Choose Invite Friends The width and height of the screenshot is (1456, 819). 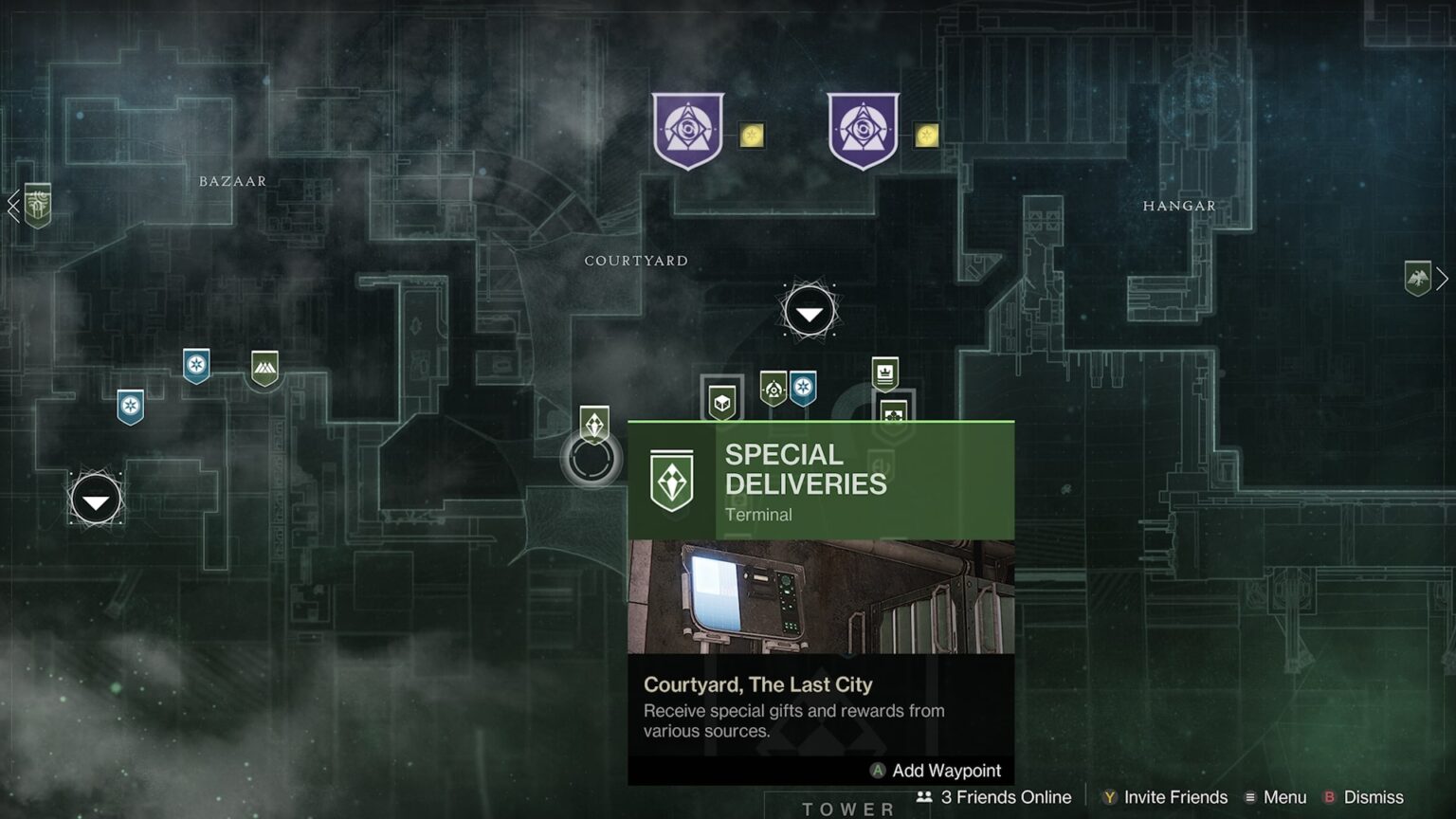pyautogui.click(x=1164, y=797)
